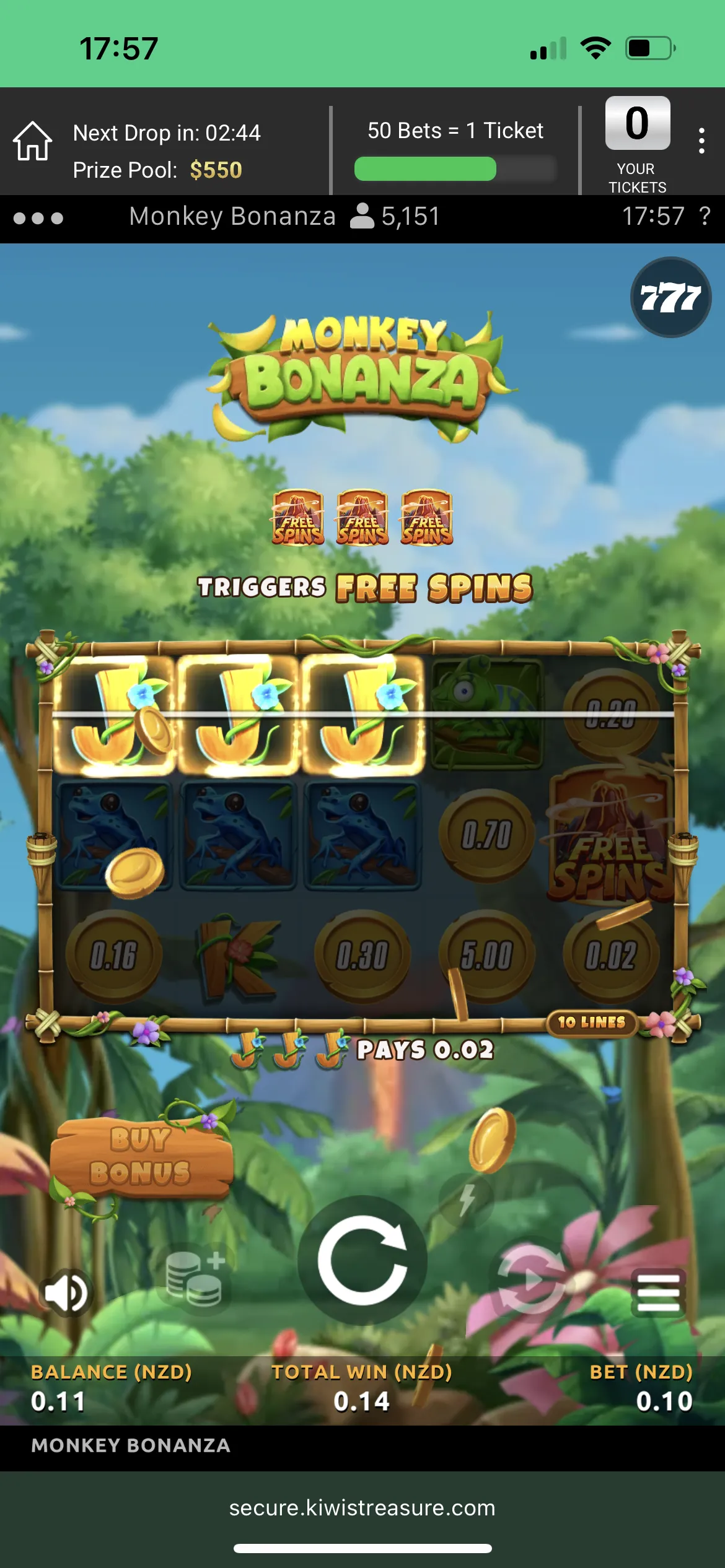Activate the lightning bolt turbo spin
Image resolution: width=725 pixels, height=1568 pixels.
[x=467, y=1200]
